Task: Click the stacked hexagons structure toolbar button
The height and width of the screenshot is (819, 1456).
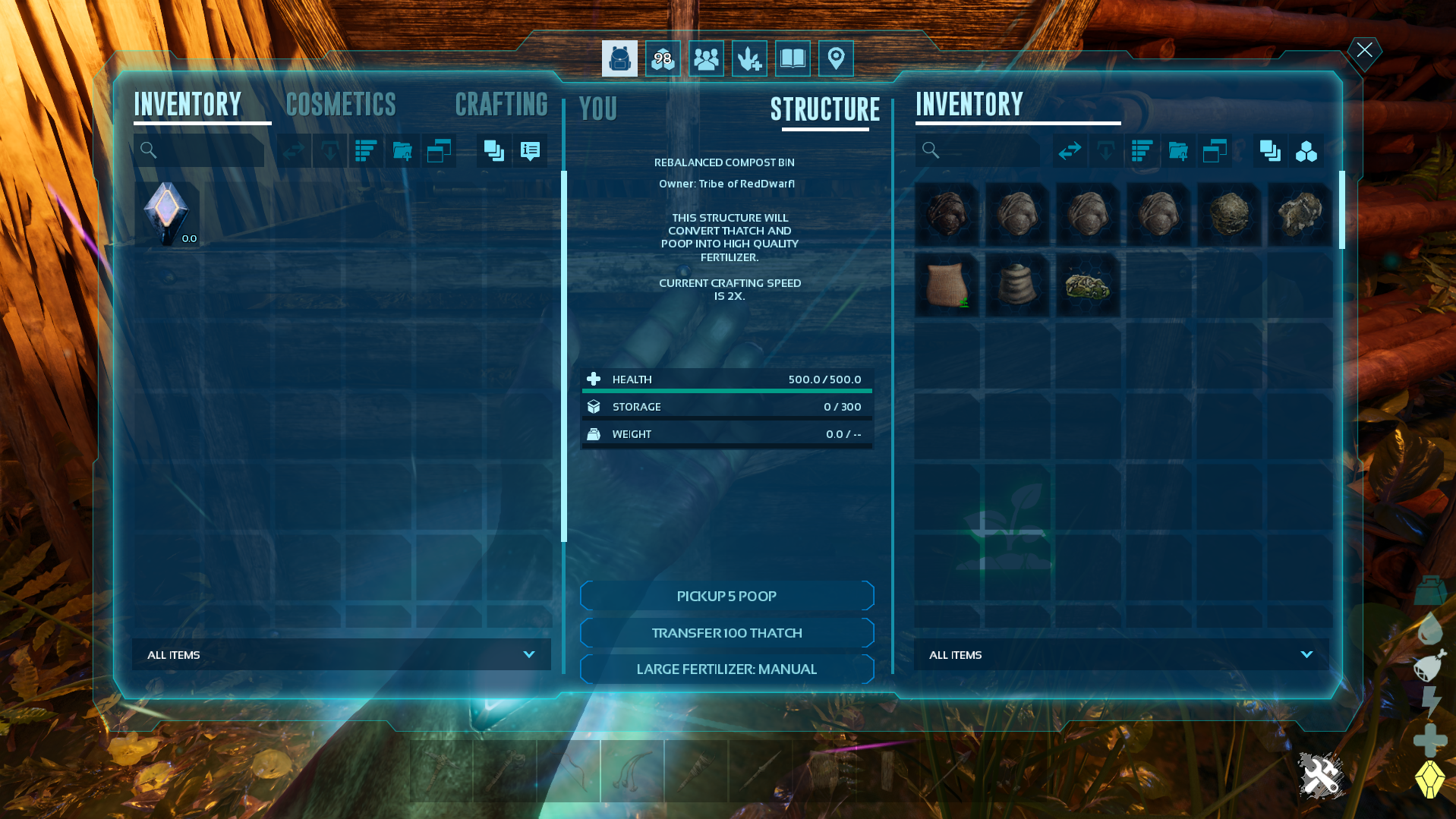Action: pos(1306,151)
